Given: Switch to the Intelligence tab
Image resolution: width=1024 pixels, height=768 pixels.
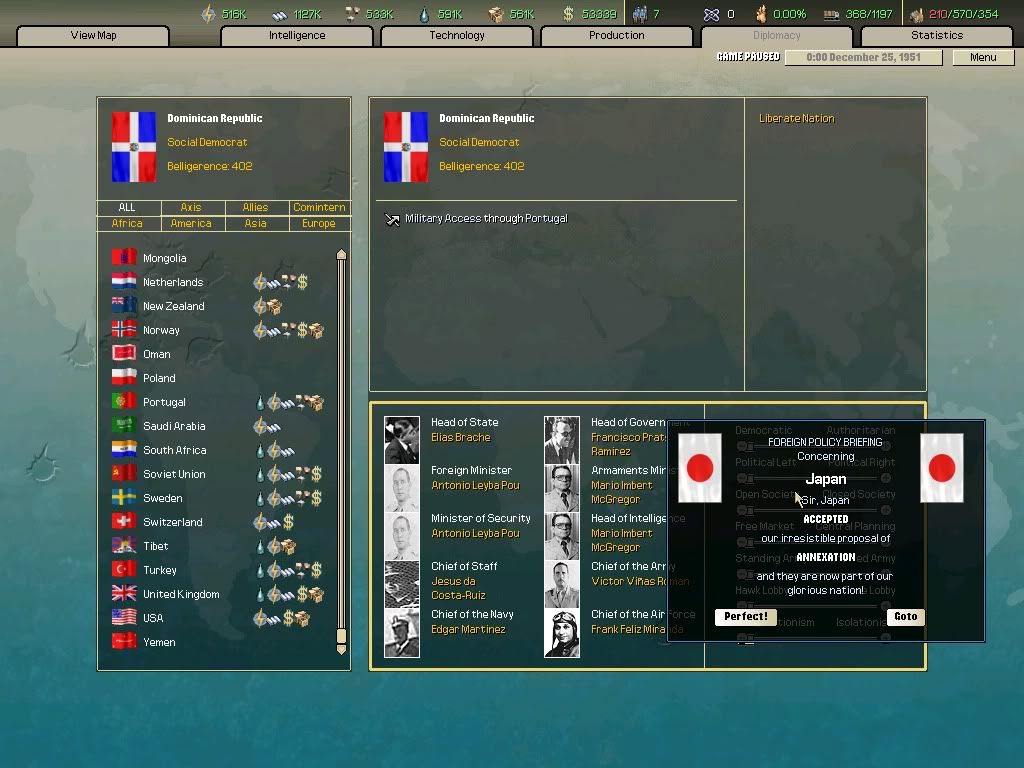Looking at the screenshot, I should 297,36.
